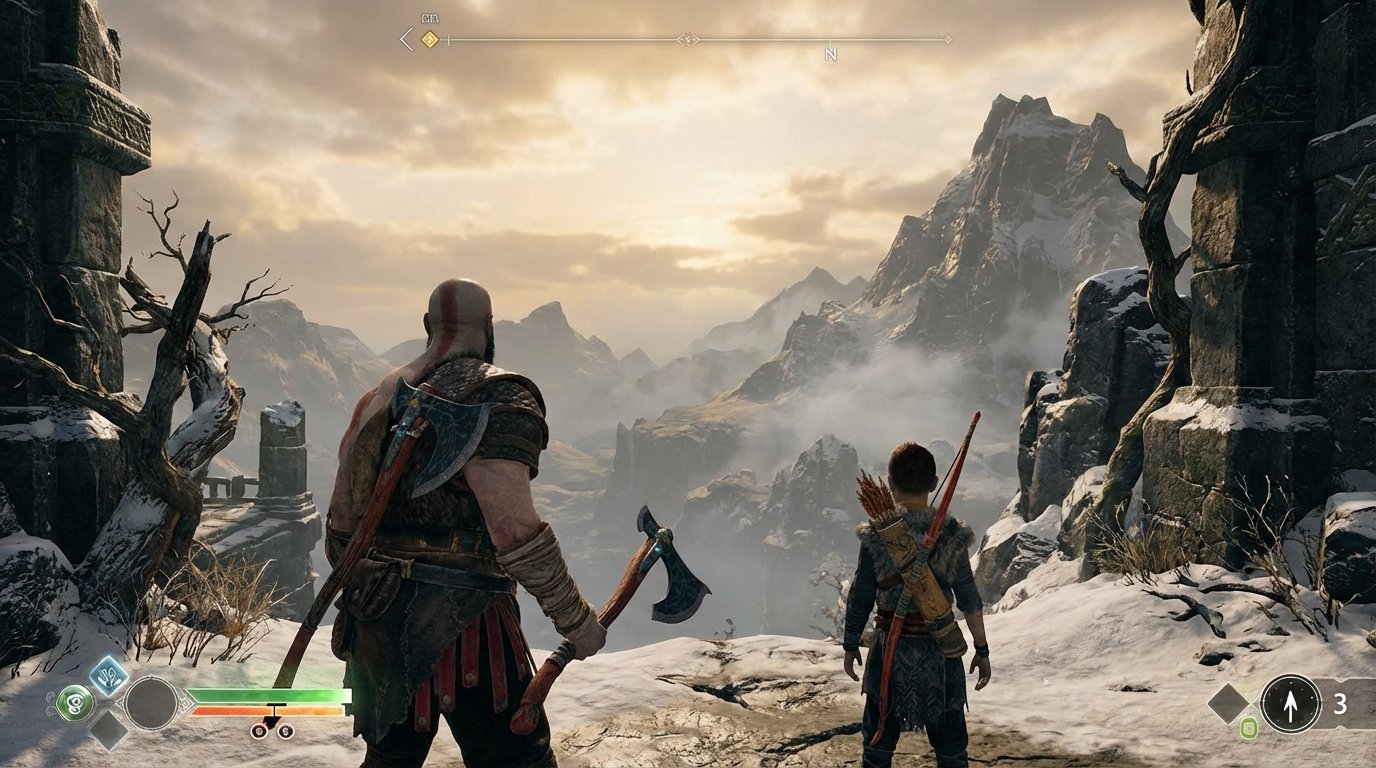Click the orange rage meter segment
The width and height of the screenshot is (1376, 768).
pos(270,710)
